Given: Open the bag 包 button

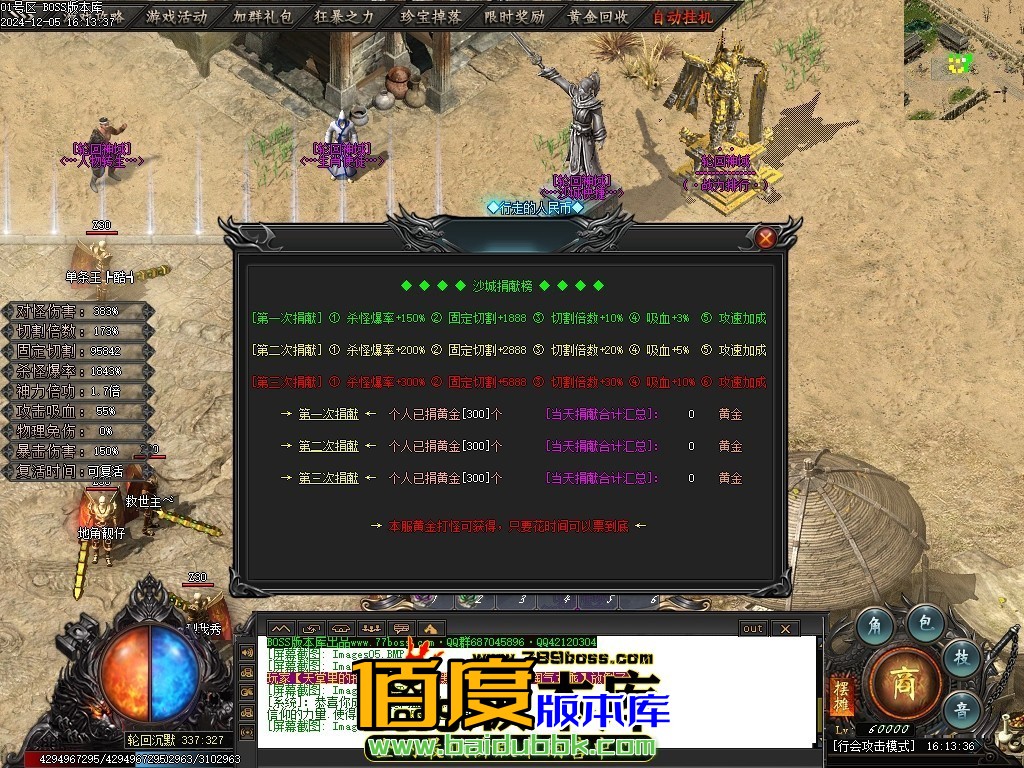Looking at the screenshot, I should pos(926,623).
